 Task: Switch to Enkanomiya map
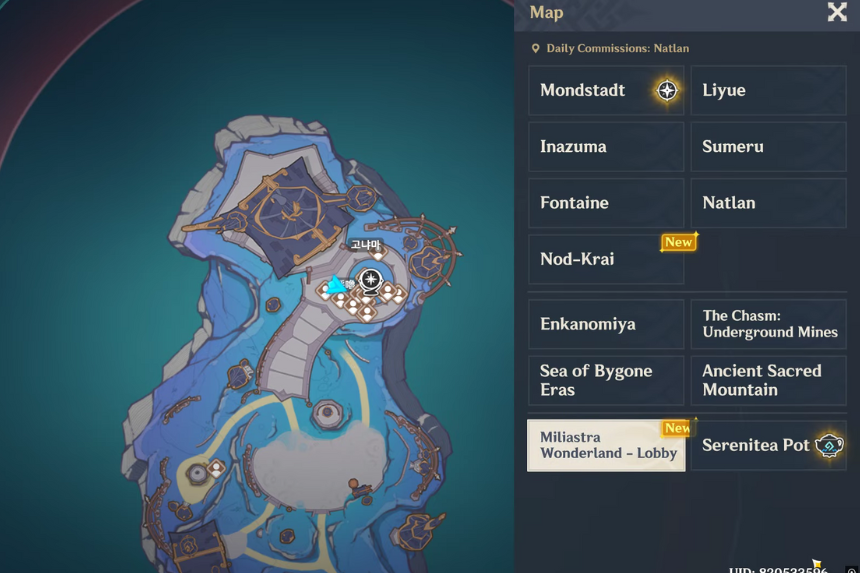tap(606, 324)
